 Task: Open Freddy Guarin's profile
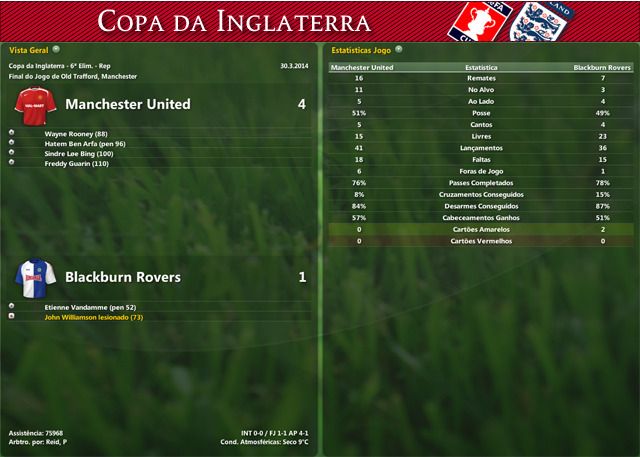click(x=76, y=163)
